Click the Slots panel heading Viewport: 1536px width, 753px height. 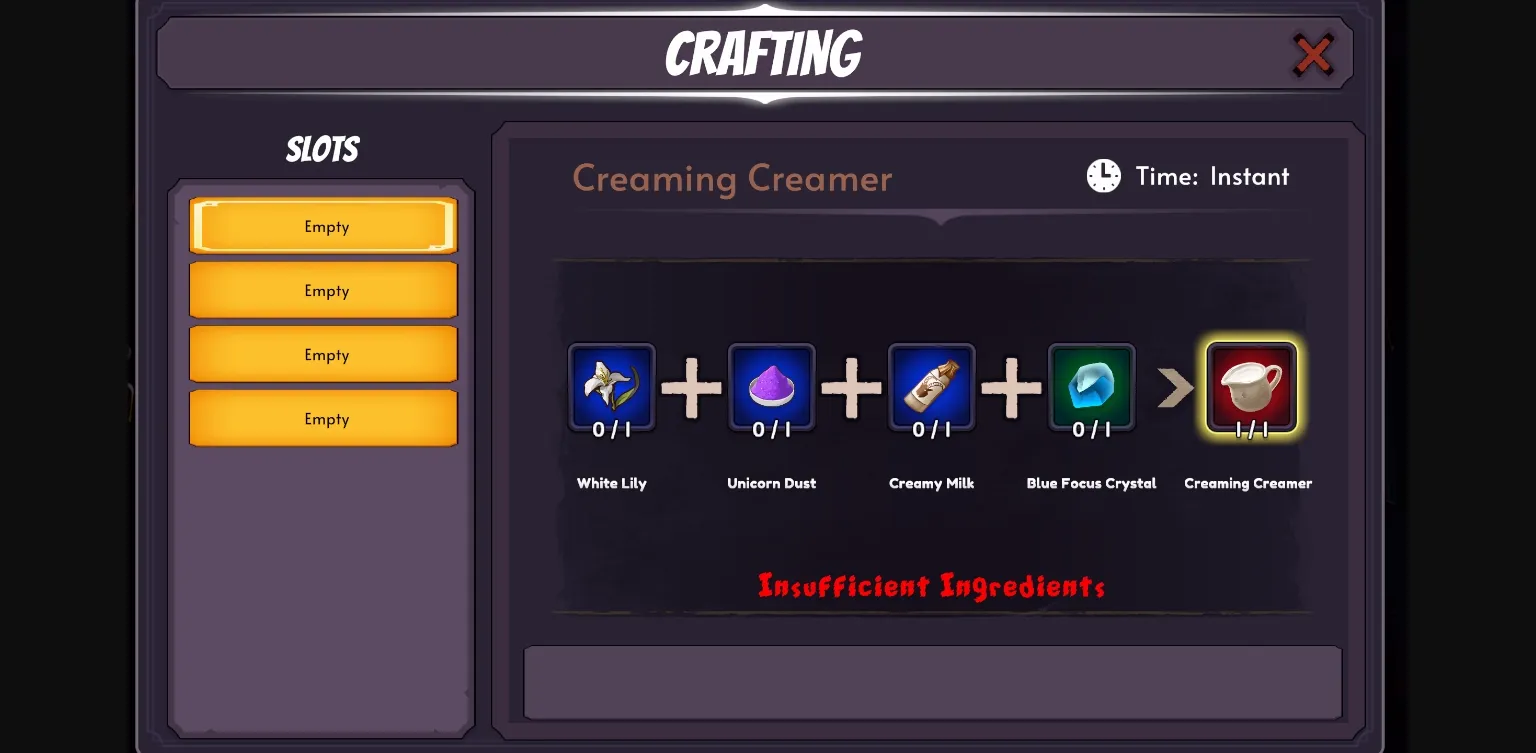tap(321, 148)
